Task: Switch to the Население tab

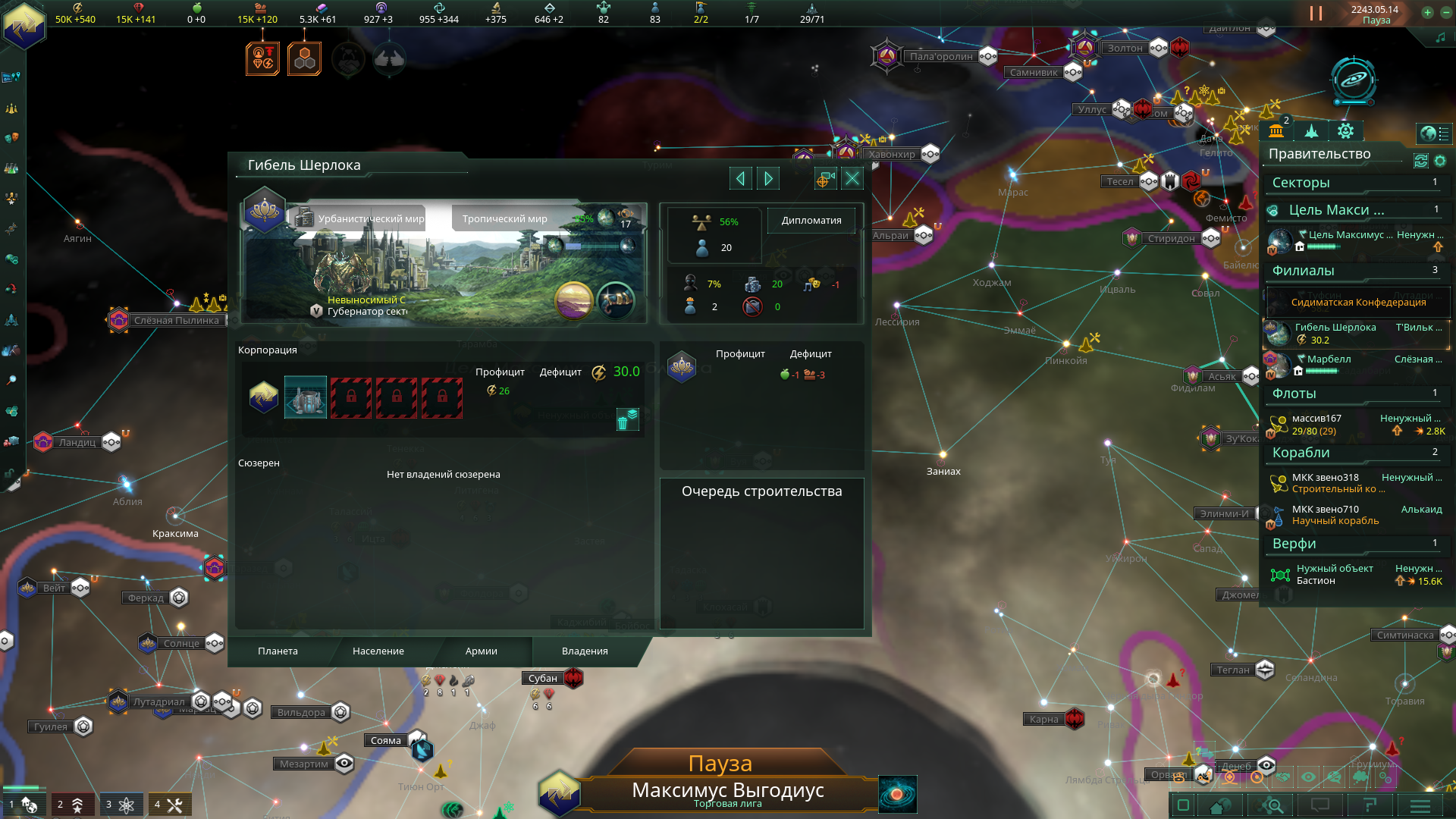Action: 378,651
